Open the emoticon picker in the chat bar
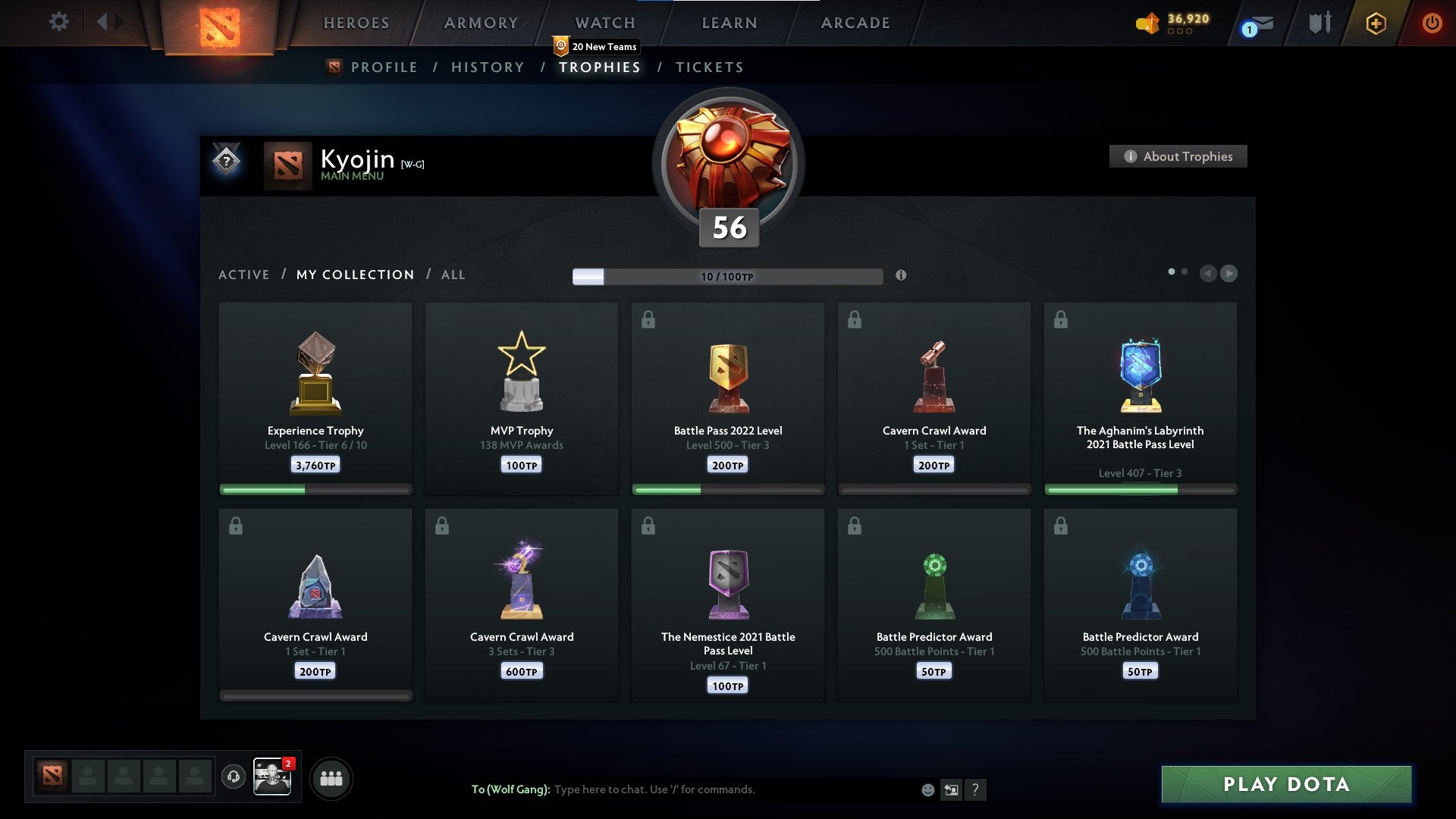 (927, 789)
